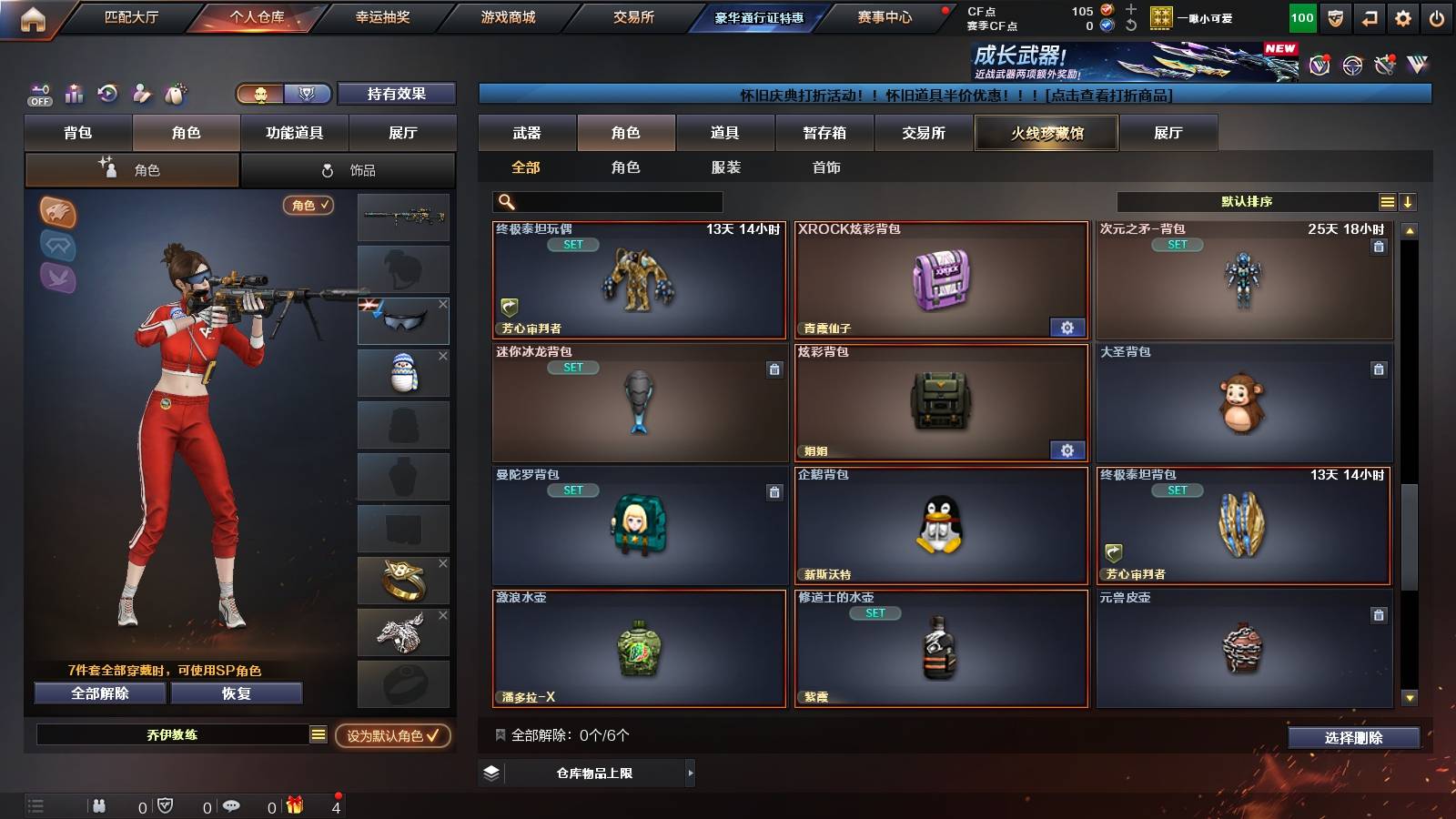Switch to the 武器 warehouse tab

tap(527, 133)
